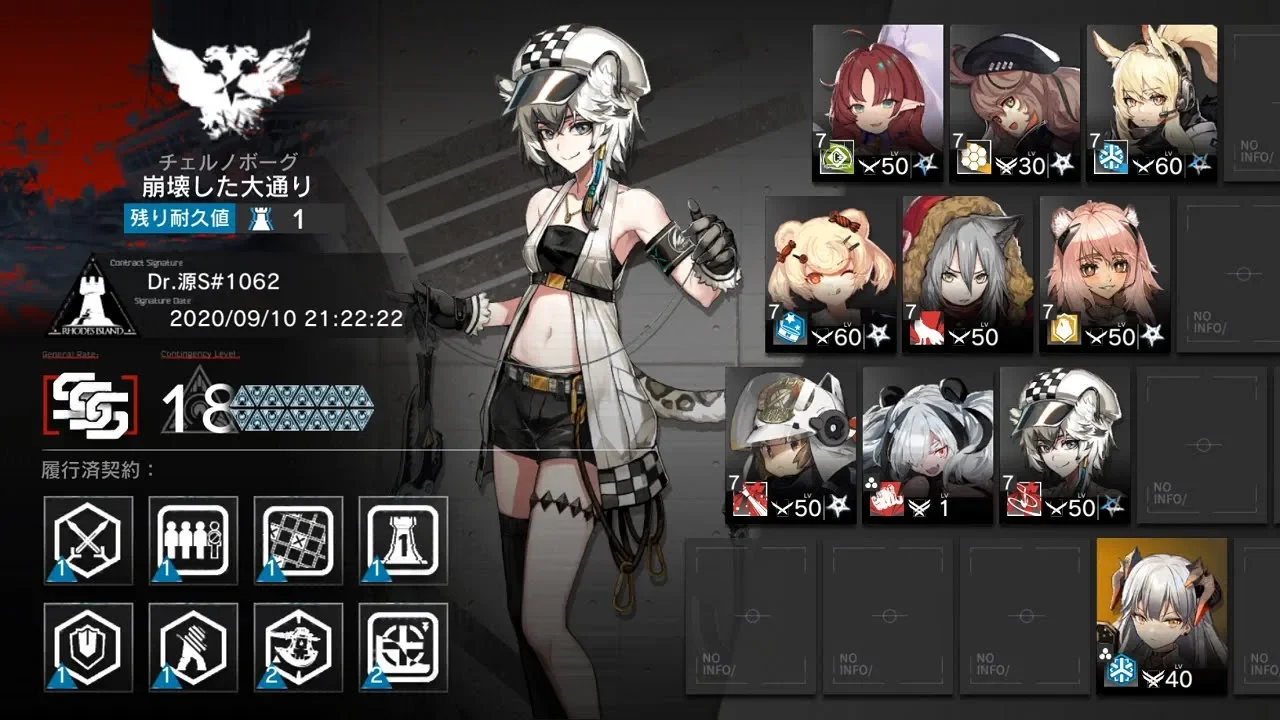Select the grid tiles contract icon
The height and width of the screenshot is (720, 1280).
pos(299,541)
